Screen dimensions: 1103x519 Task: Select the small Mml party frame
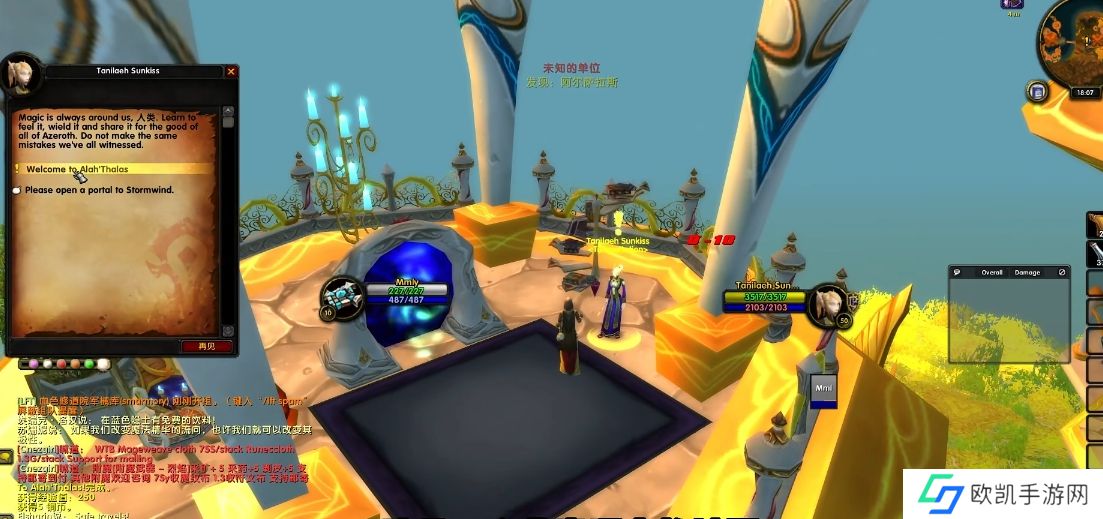tap(822, 390)
